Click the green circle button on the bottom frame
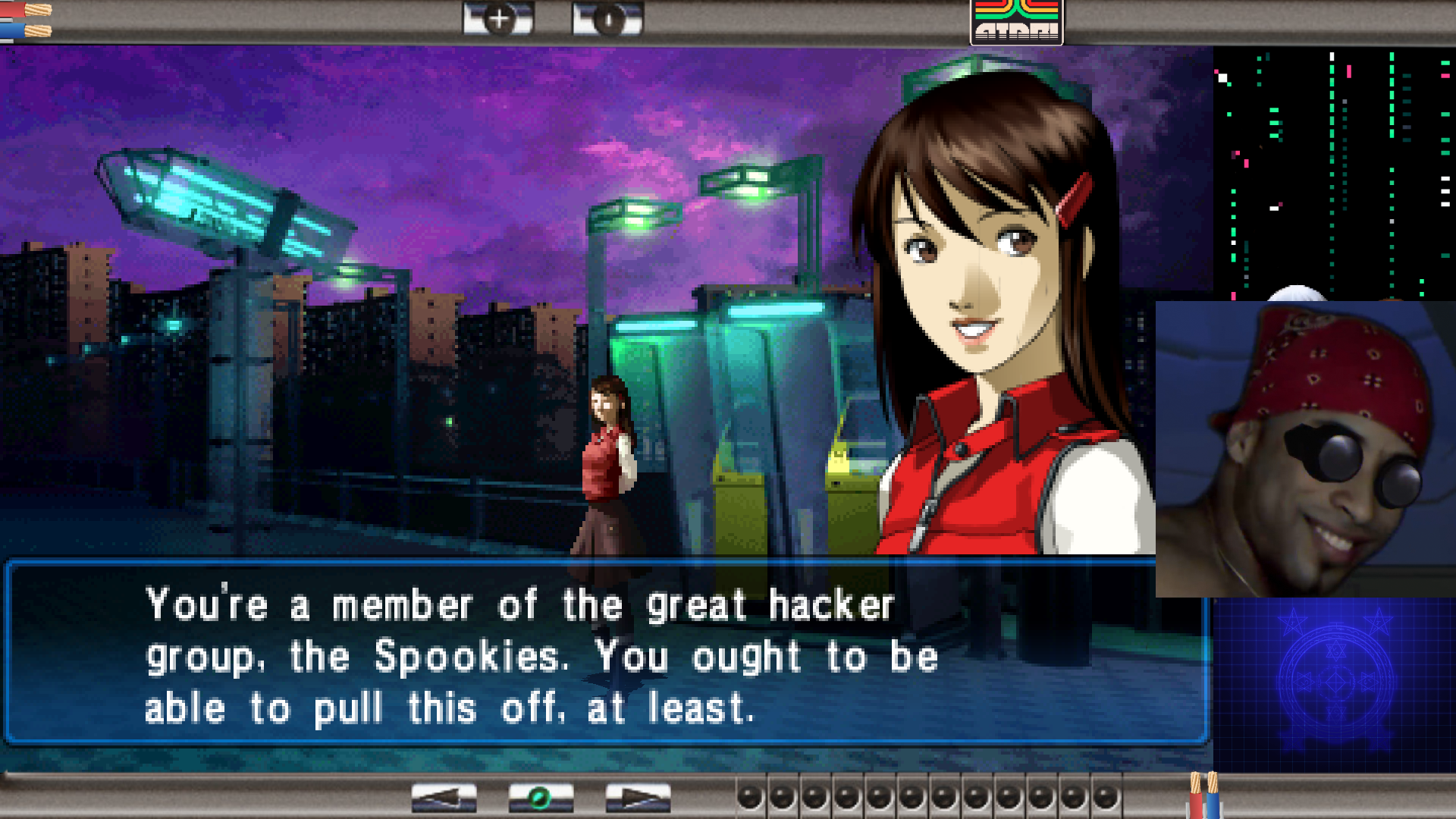Image resolution: width=1456 pixels, height=819 pixels. point(541,798)
